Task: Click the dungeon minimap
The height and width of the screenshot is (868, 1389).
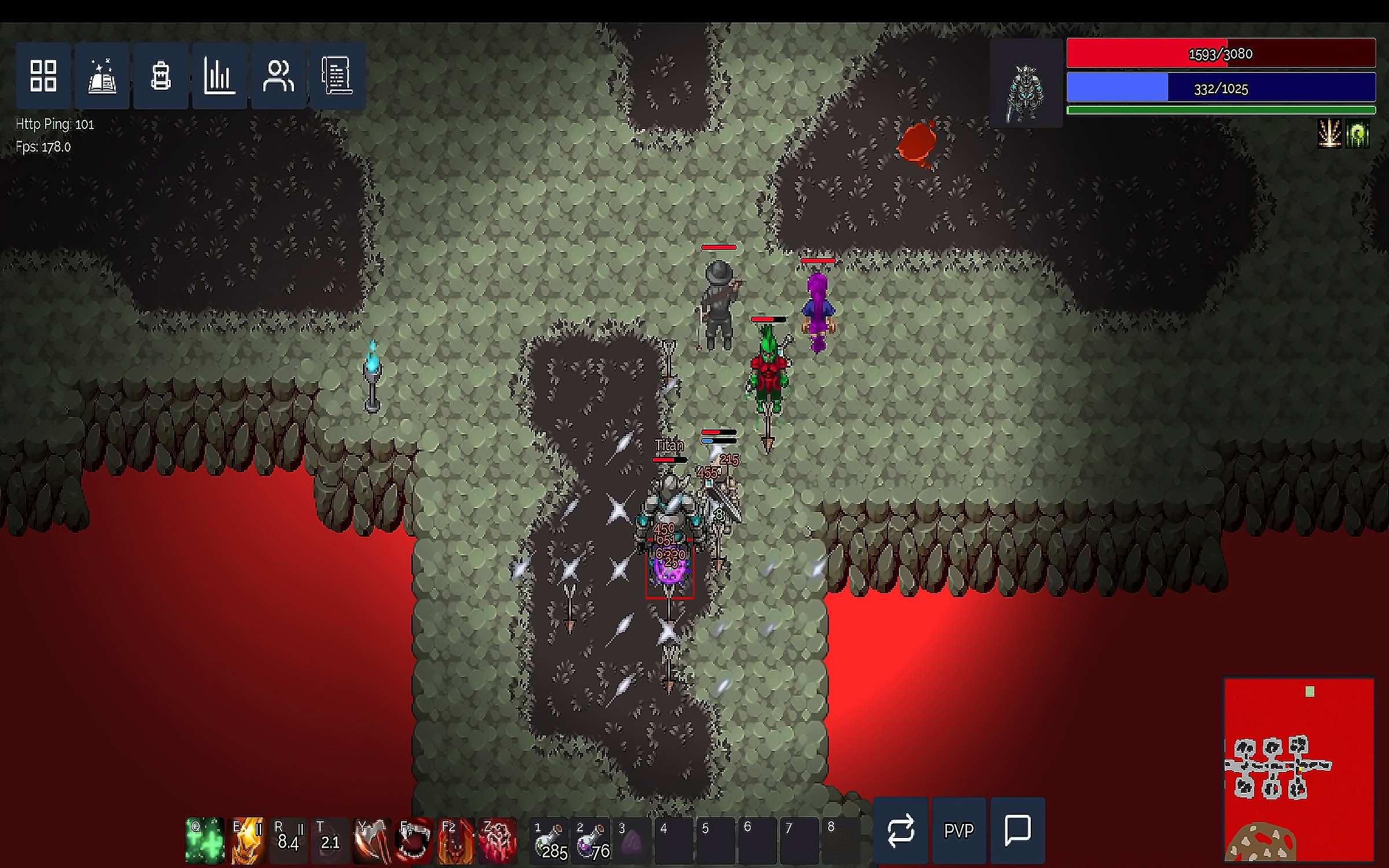Action: (x=1299, y=770)
